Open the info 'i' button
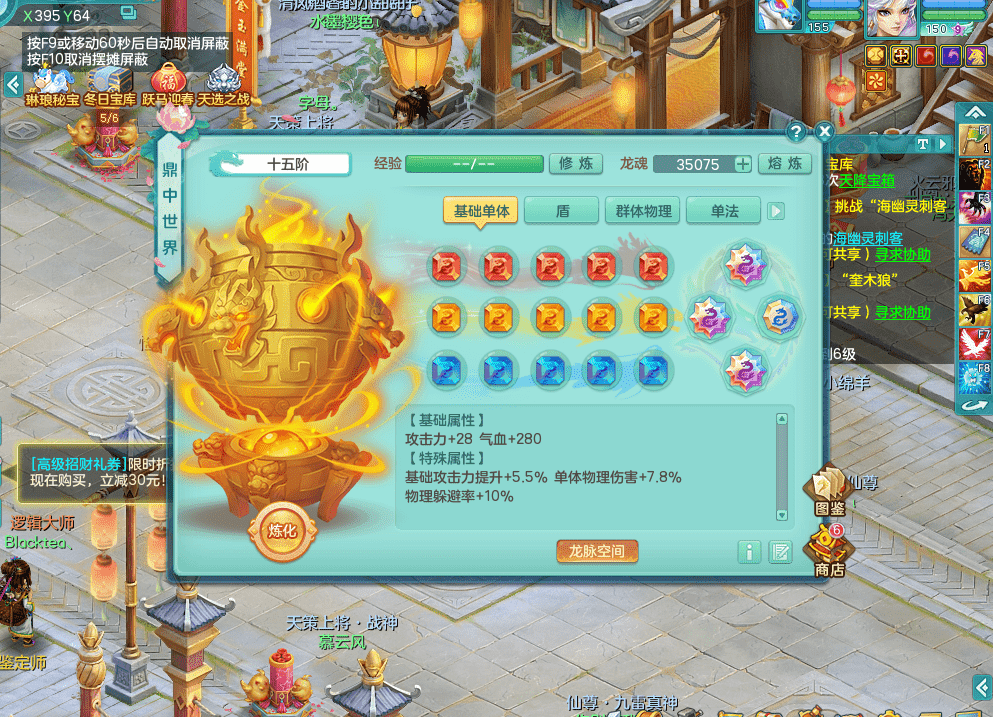Image resolution: width=993 pixels, height=717 pixels. (x=749, y=551)
